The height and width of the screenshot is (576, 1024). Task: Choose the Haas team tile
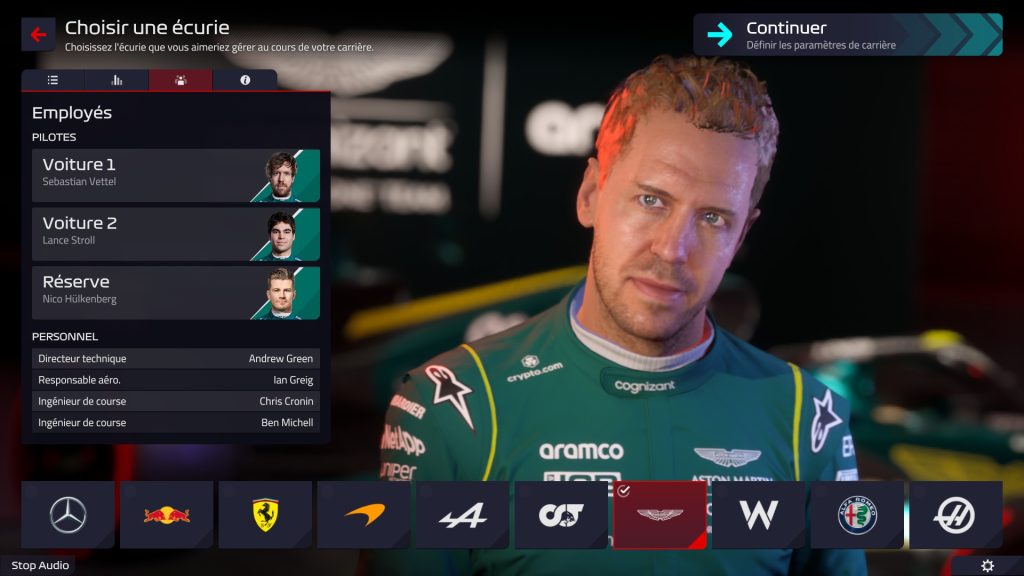pos(955,515)
